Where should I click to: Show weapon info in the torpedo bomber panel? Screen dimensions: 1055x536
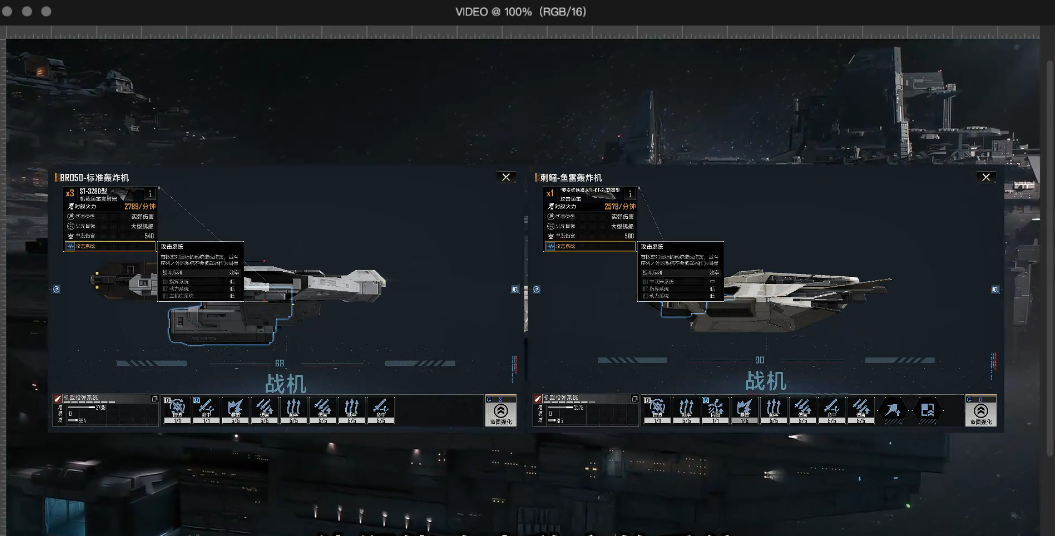tap(631, 194)
